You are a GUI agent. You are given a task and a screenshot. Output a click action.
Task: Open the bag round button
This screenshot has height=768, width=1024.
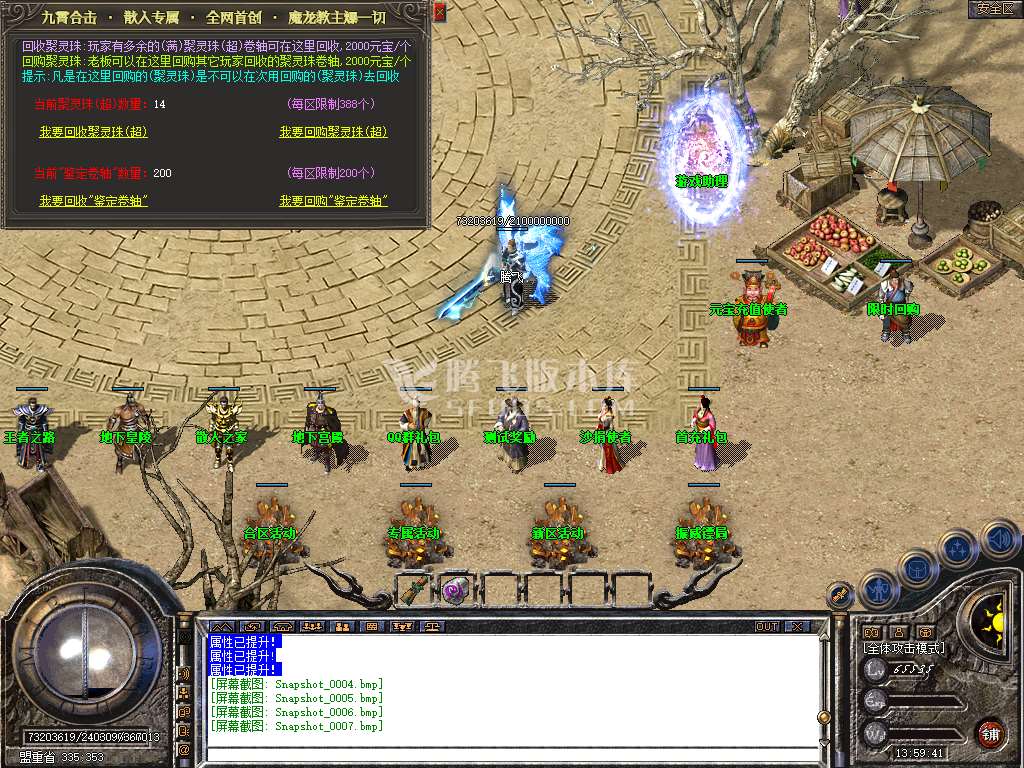pyautogui.click(x=917, y=568)
